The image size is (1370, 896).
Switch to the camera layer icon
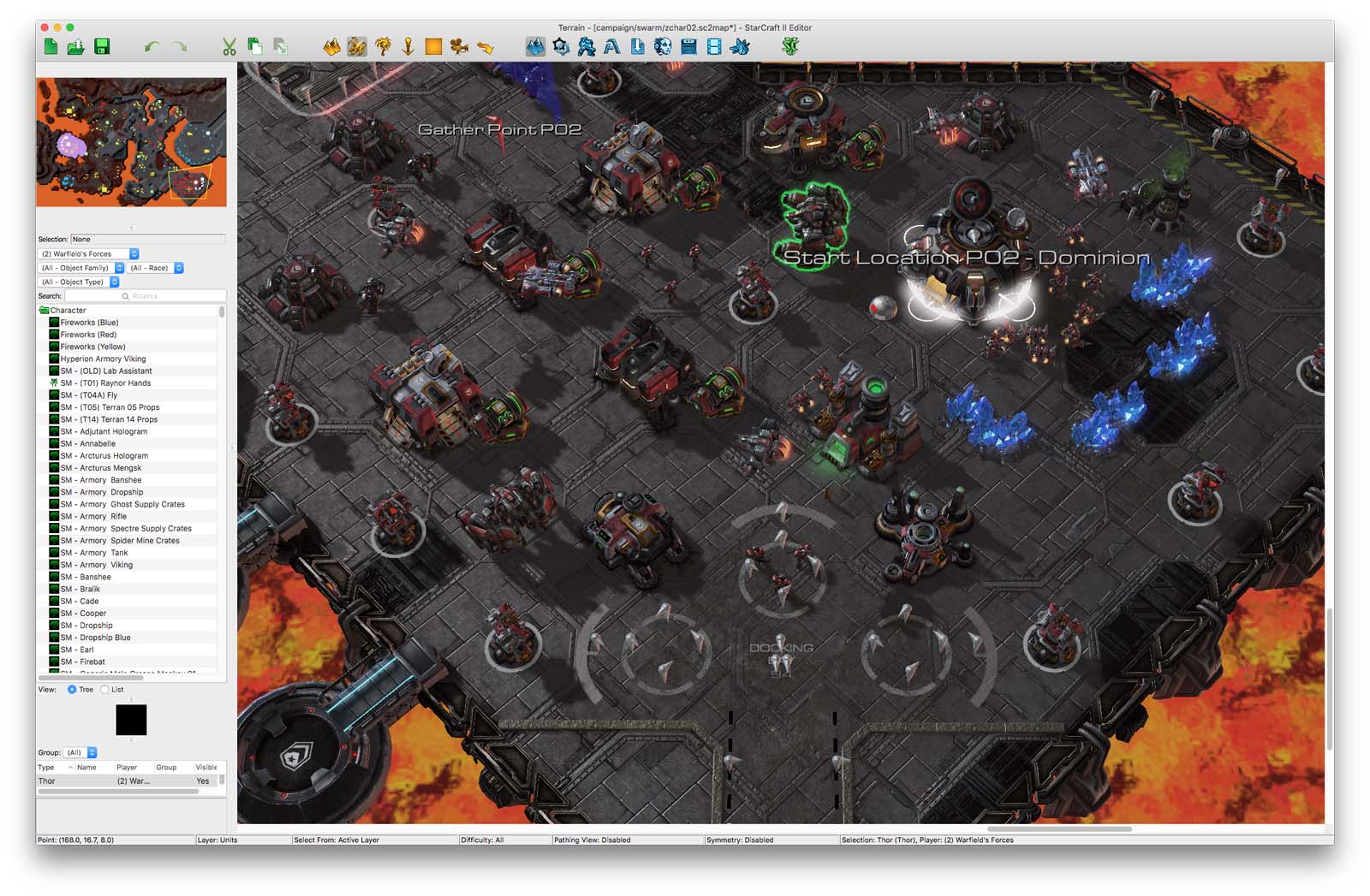459,47
